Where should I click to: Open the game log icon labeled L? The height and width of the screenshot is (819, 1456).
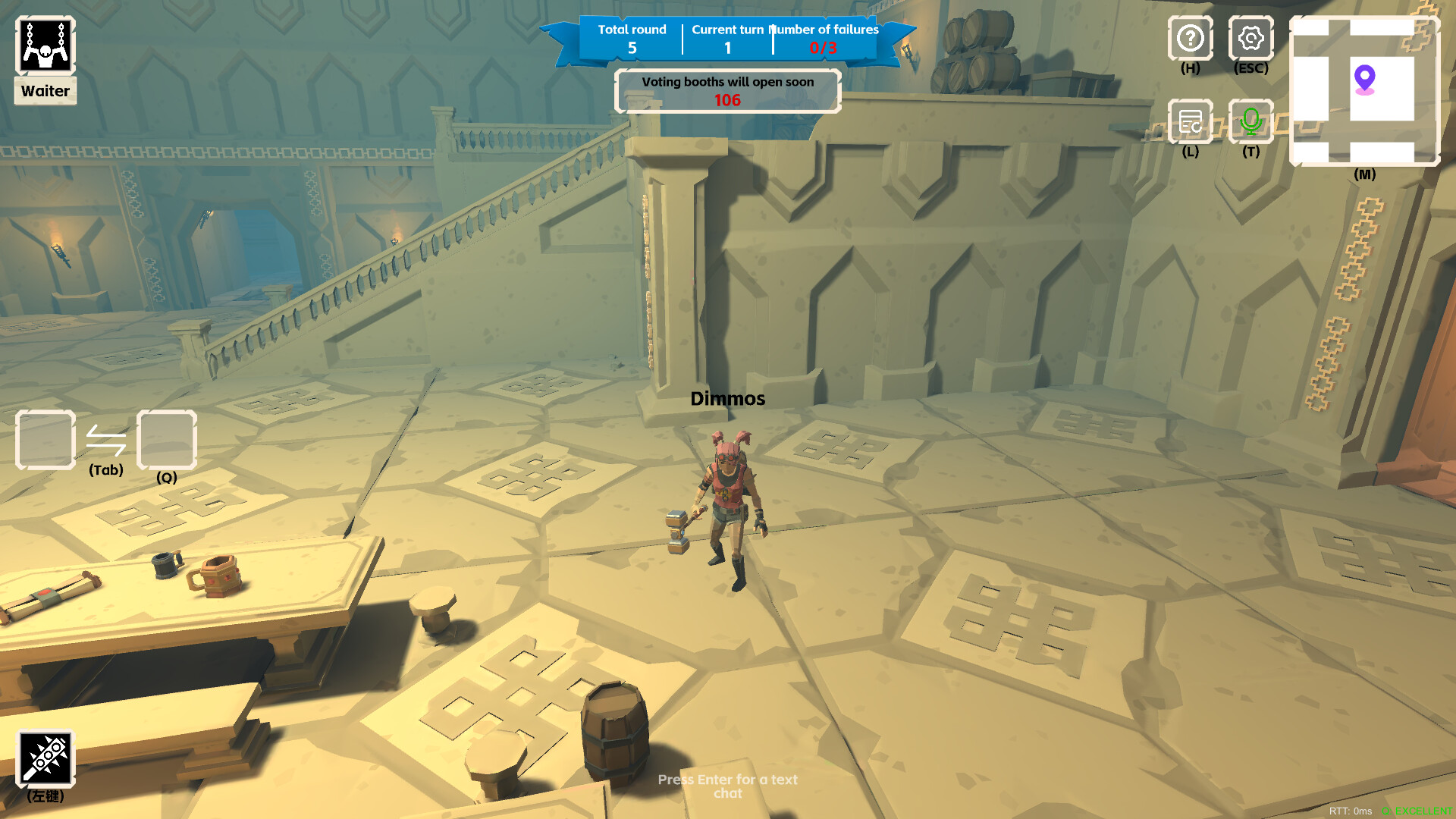pos(1190,121)
